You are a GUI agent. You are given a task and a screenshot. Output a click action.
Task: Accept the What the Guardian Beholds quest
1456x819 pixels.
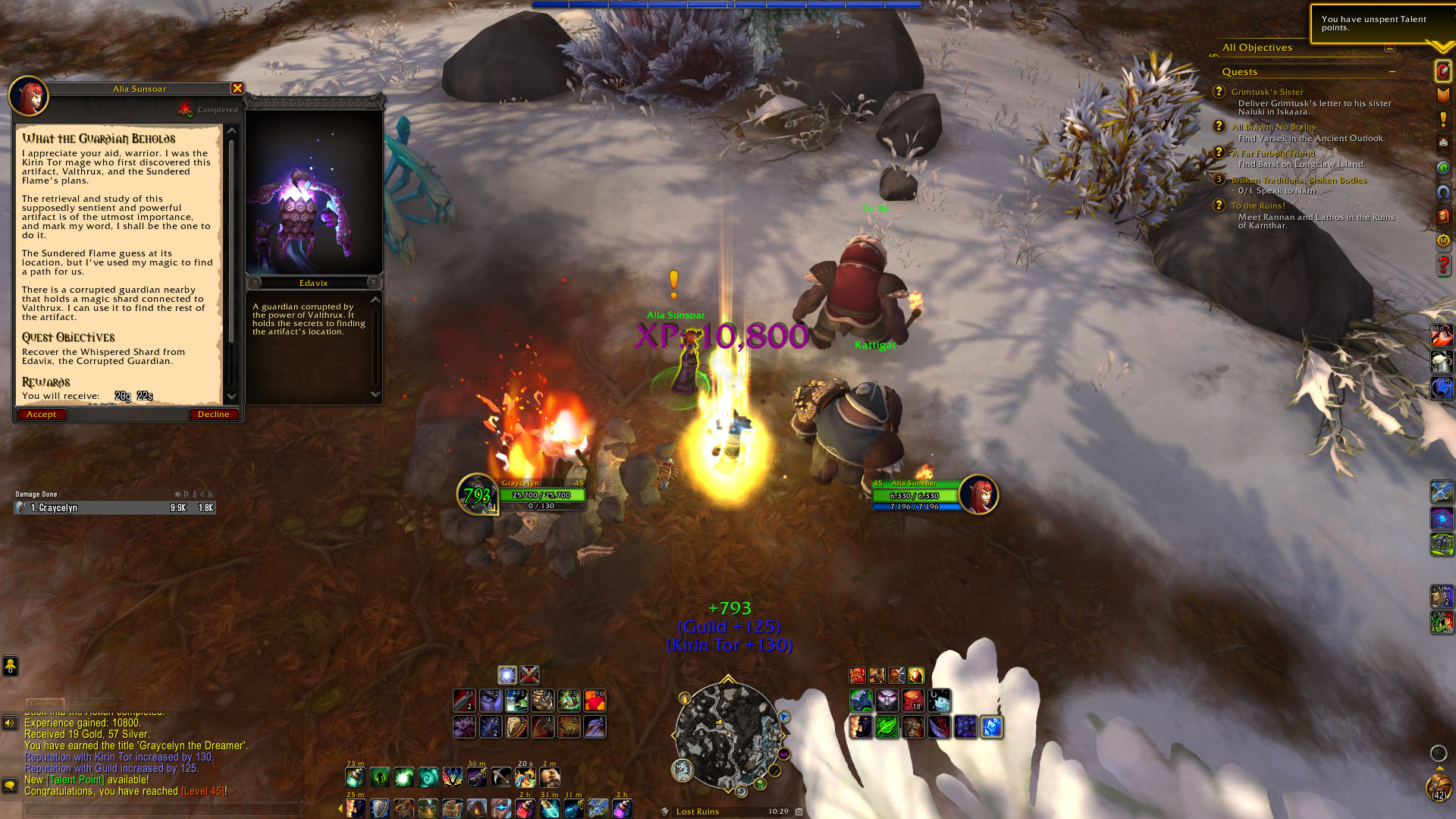pos(42,414)
